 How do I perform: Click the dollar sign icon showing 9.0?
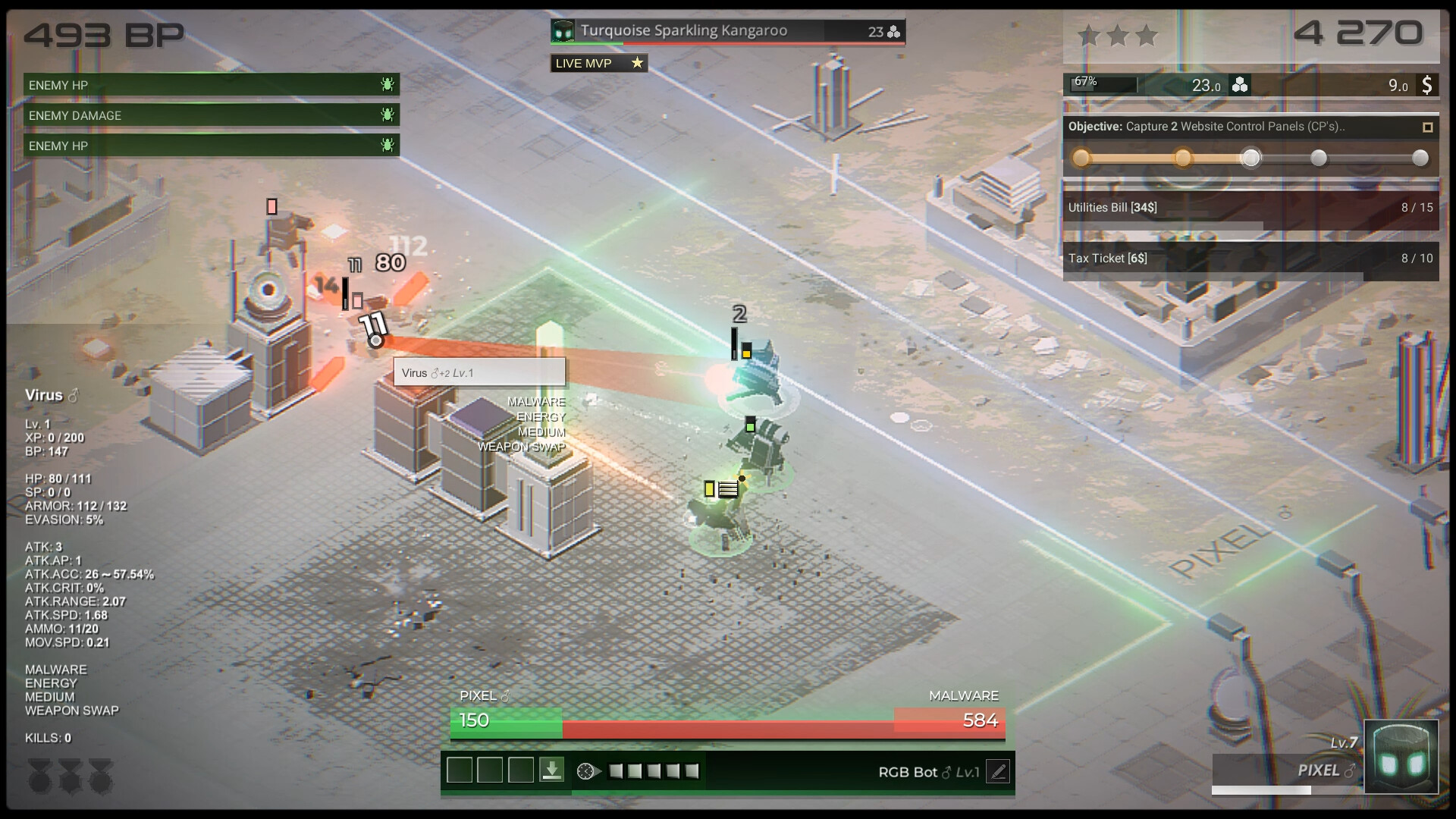pos(1429,86)
